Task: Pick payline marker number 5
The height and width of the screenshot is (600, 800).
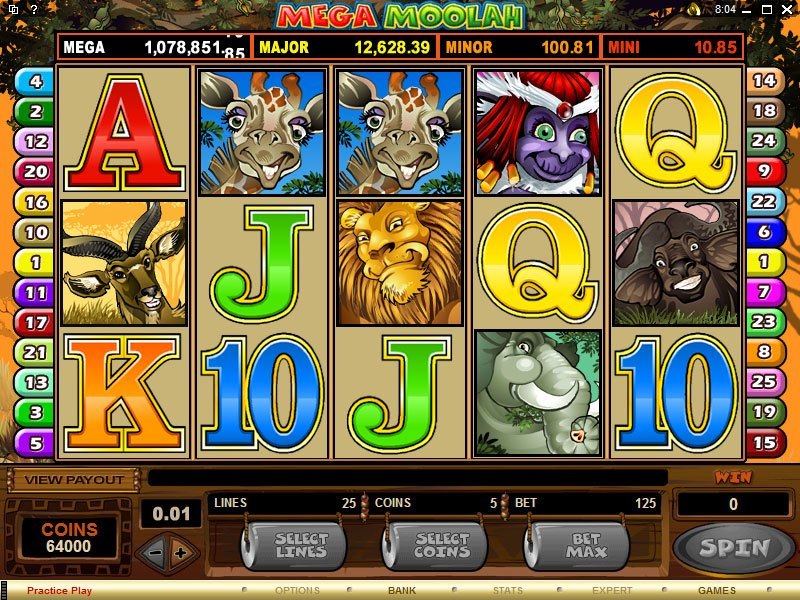Action: pyautogui.click(x=36, y=442)
